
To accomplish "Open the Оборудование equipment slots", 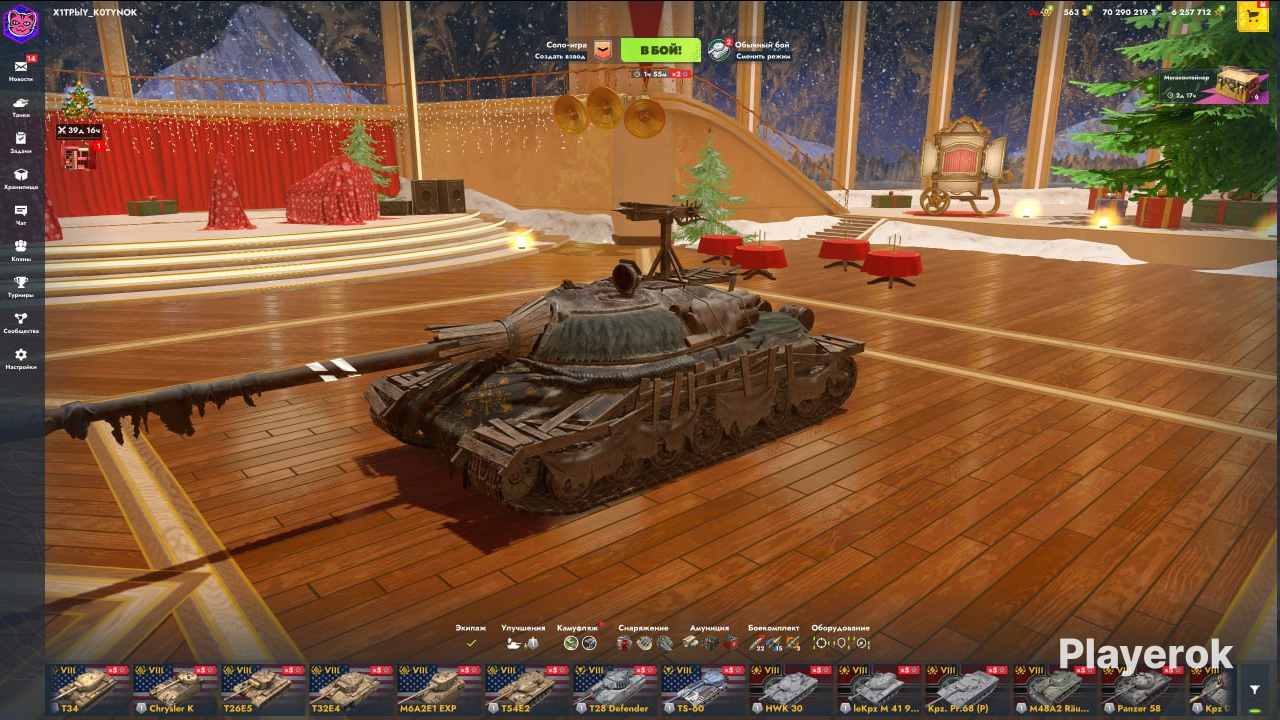I will click(x=840, y=643).
